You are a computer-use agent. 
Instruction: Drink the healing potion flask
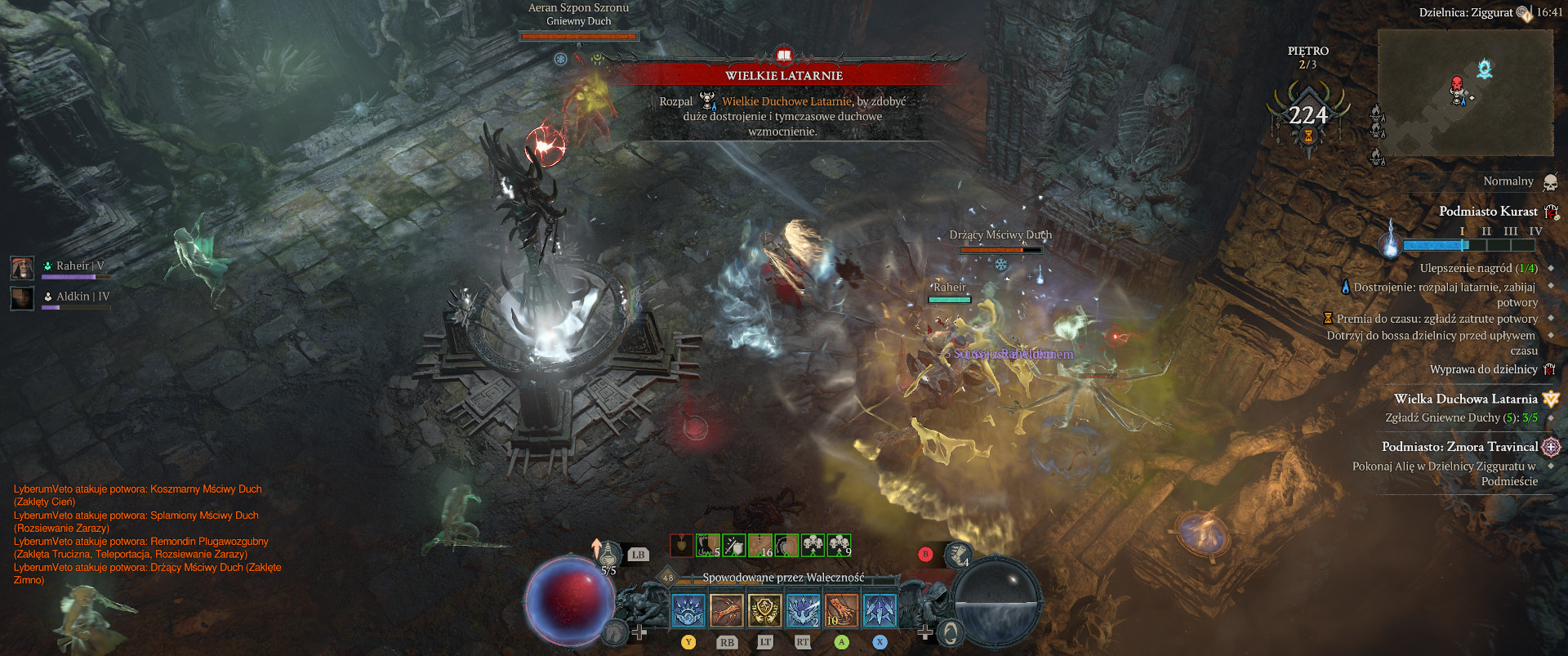coord(608,554)
